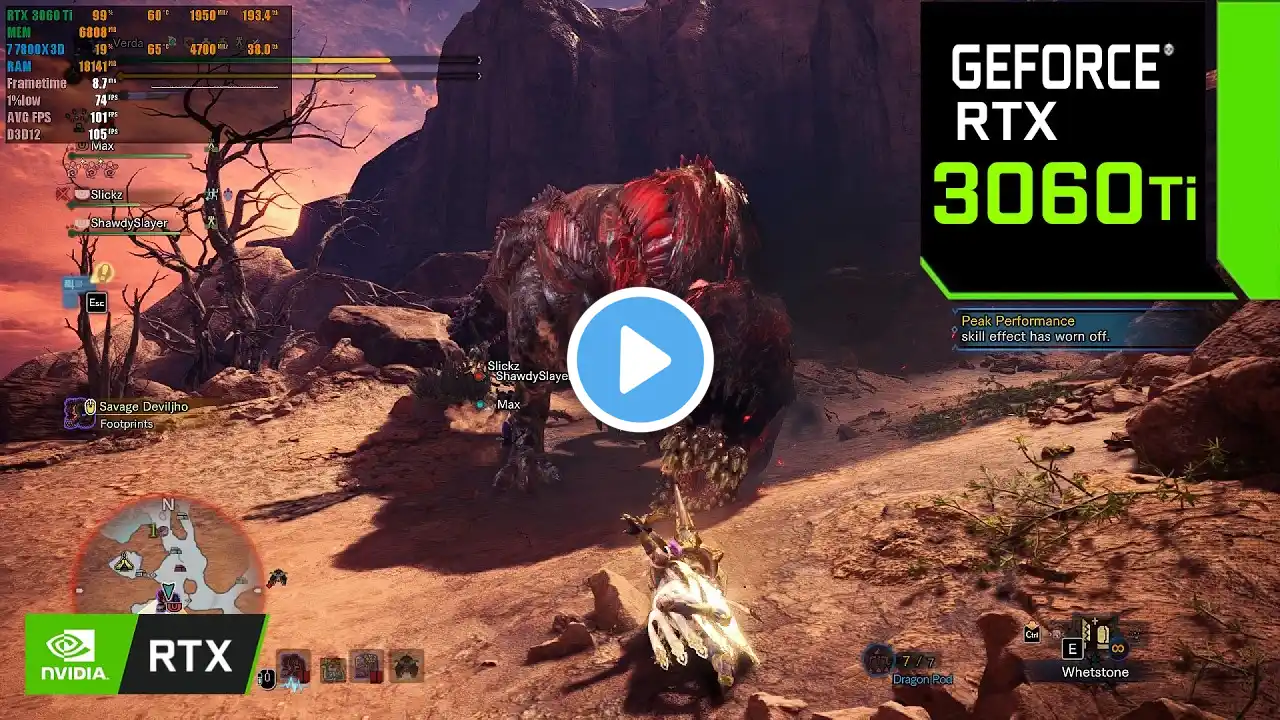Select party member Max in the list

pyautogui.click(x=103, y=147)
